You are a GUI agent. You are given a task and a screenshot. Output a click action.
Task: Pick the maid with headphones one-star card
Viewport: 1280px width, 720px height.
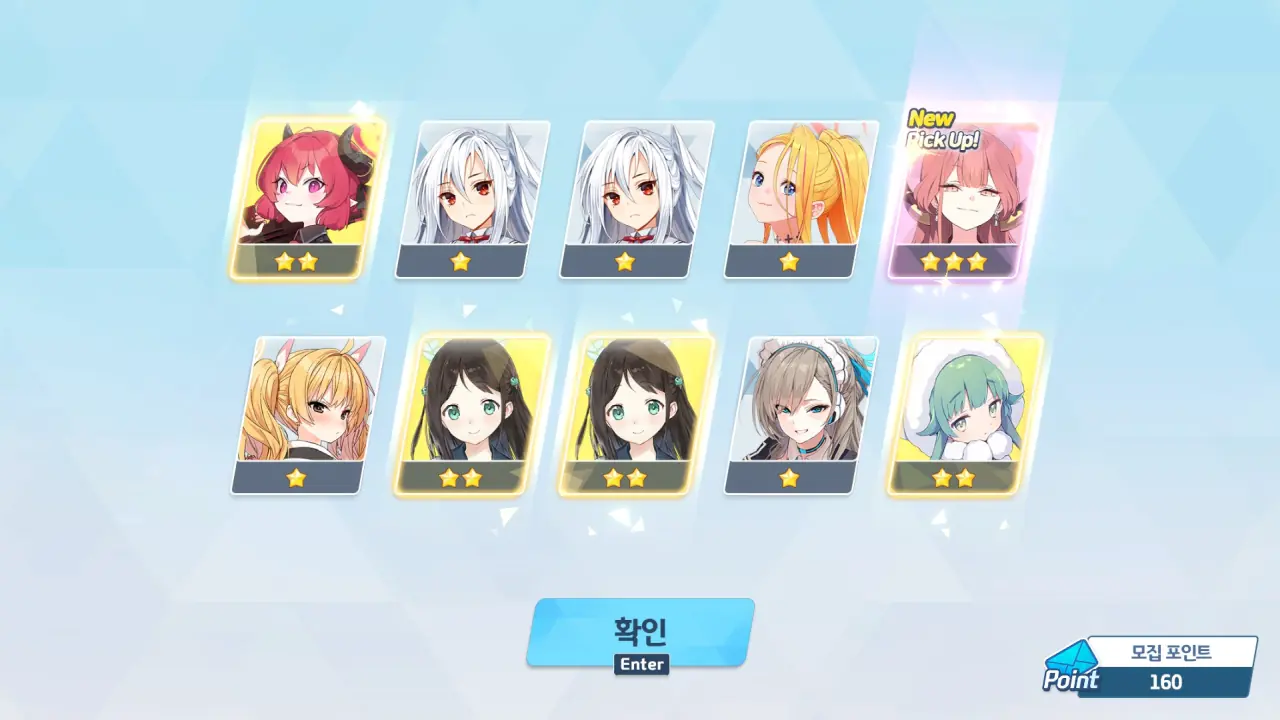pyautogui.click(x=799, y=413)
